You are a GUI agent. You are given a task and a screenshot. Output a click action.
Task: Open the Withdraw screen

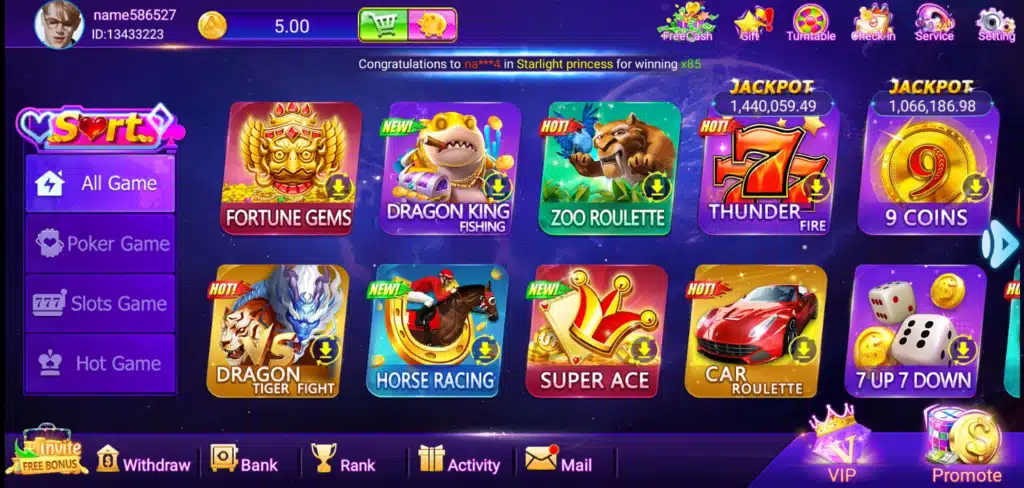(x=144, y=463)
